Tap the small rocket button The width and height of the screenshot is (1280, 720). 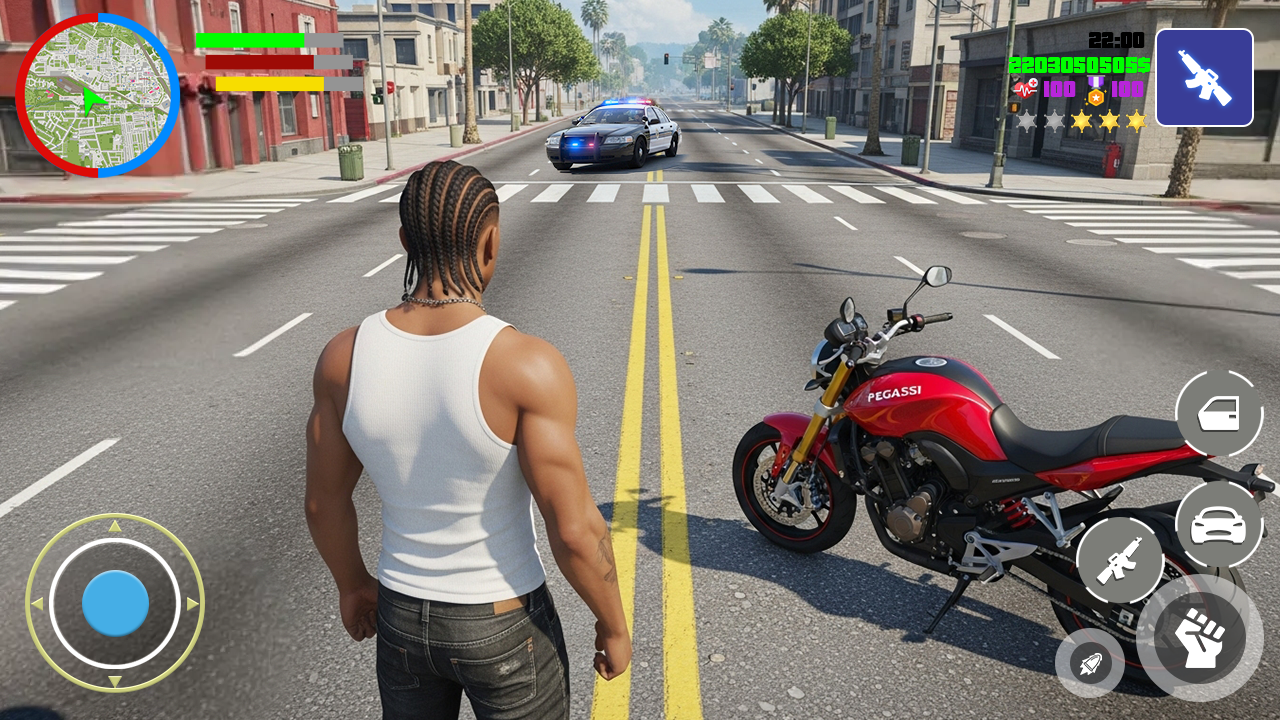[1089, 662]
